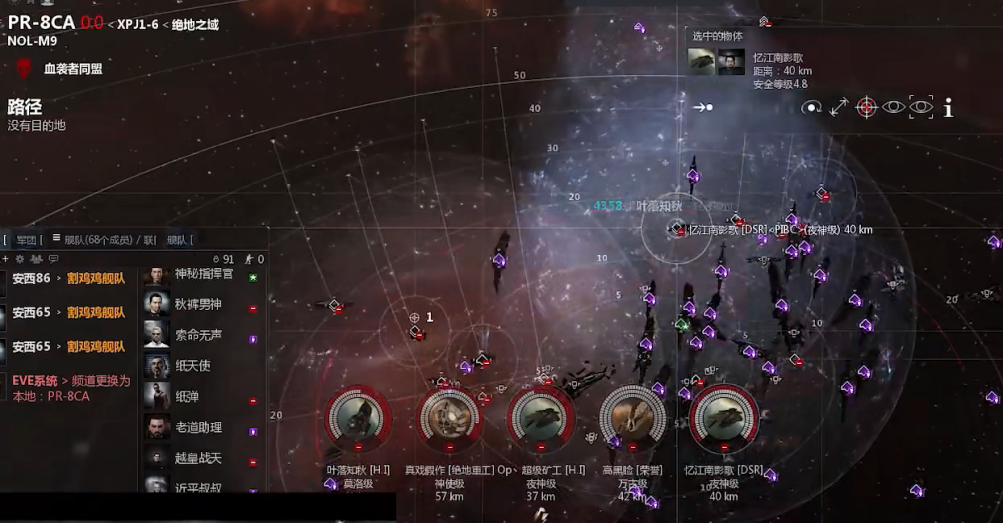This screenshot has height=523, width=1003.
Task: Open the PR-8CA system name link
Action: pyautogui.click(x=41, y=22)
